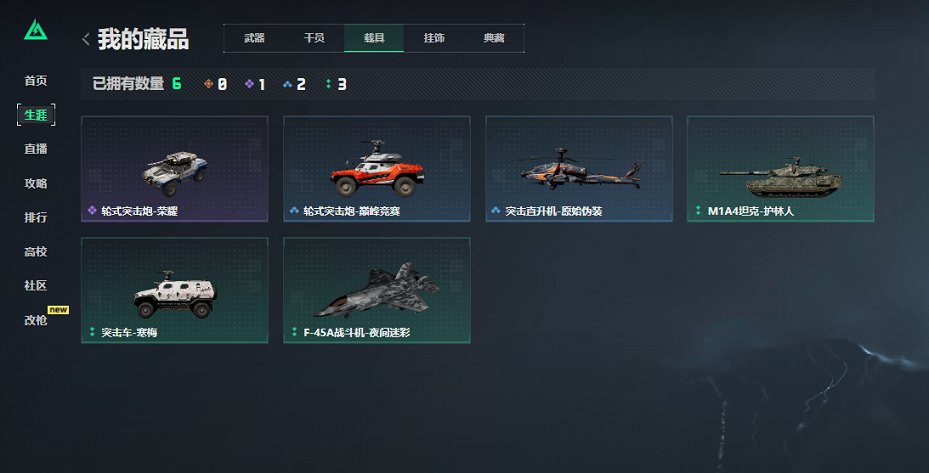The image size is (929, 473).
Task: Switch to the 武器 tab
Action: (254, 38)
